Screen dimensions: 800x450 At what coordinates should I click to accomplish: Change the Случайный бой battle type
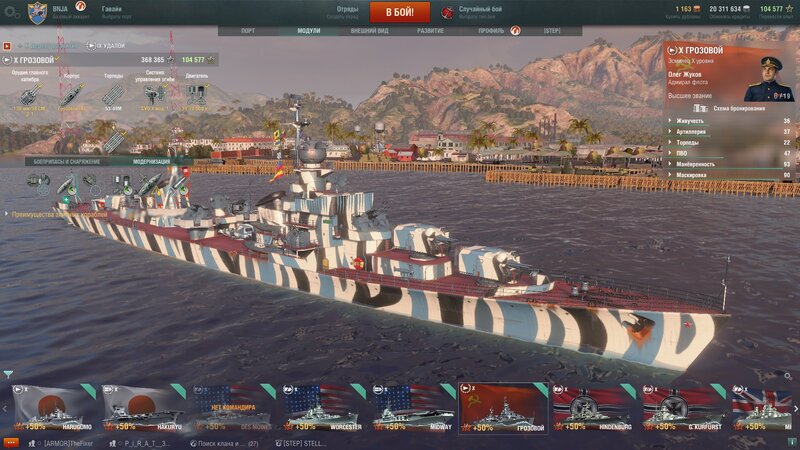pos(480,12)
